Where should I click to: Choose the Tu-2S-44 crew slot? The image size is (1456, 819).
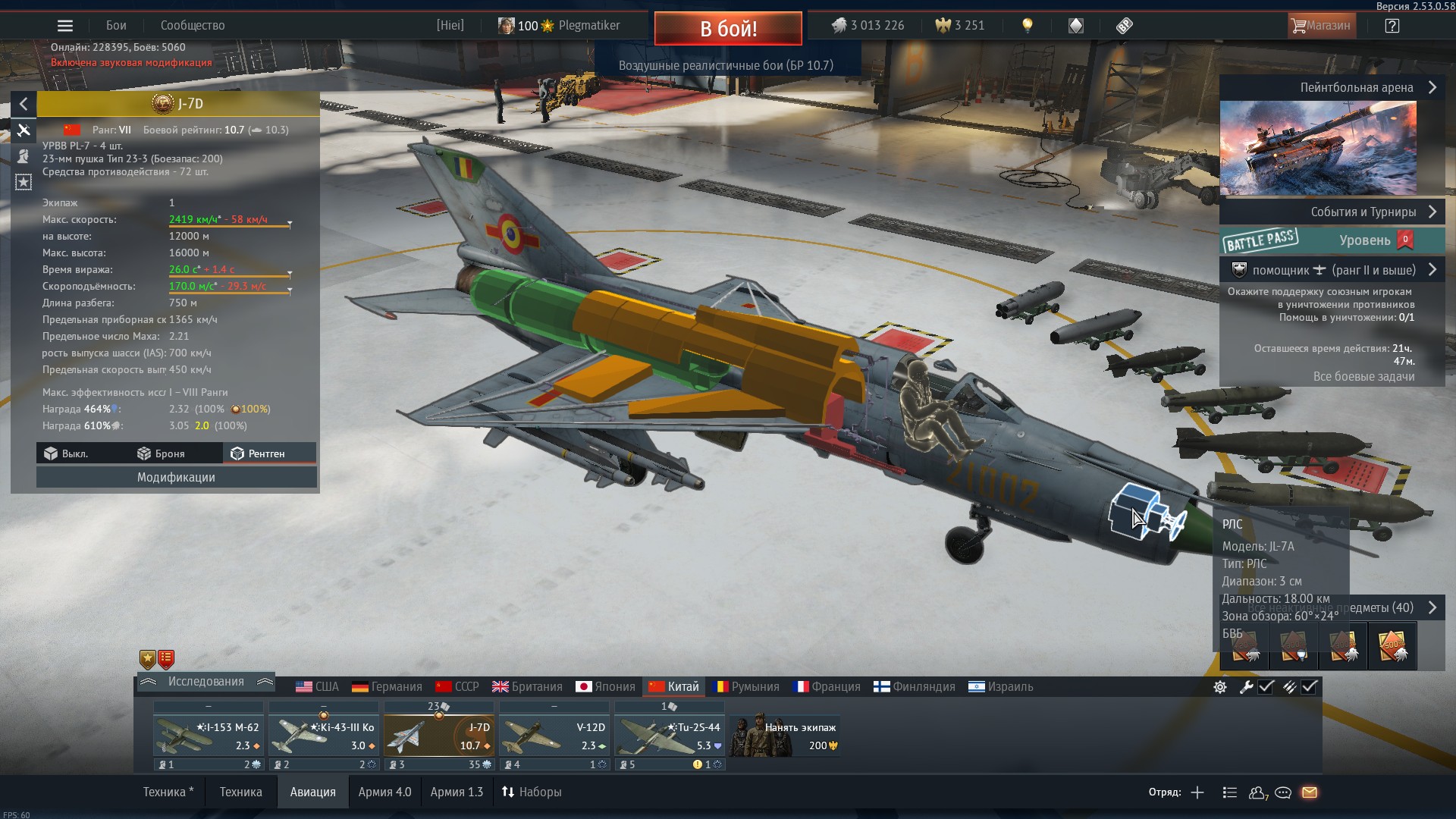(x=669, y=736)
